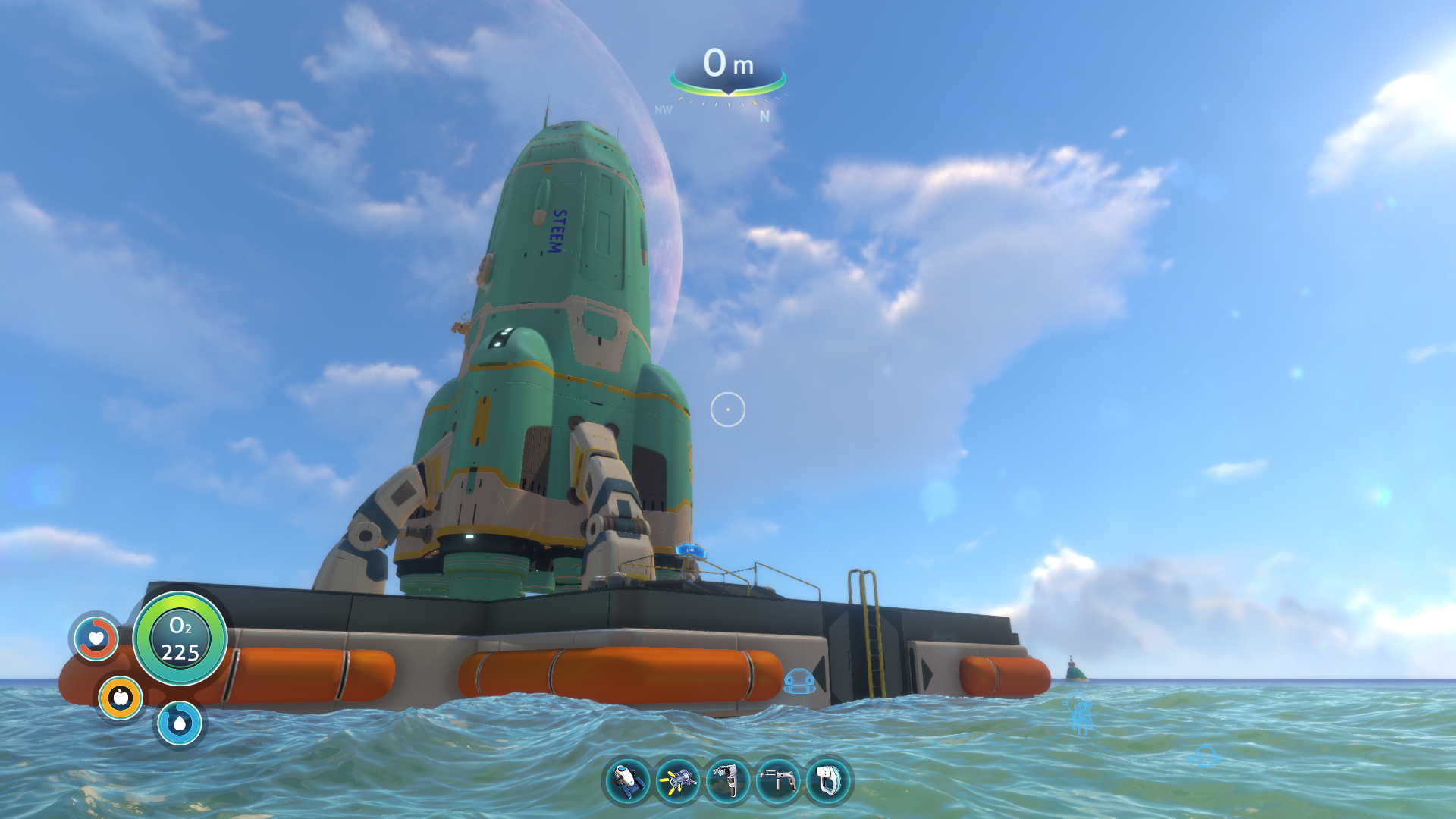Click the Seamoth beacon marker by the ladder
The image size is (1456, 819).
799,681
